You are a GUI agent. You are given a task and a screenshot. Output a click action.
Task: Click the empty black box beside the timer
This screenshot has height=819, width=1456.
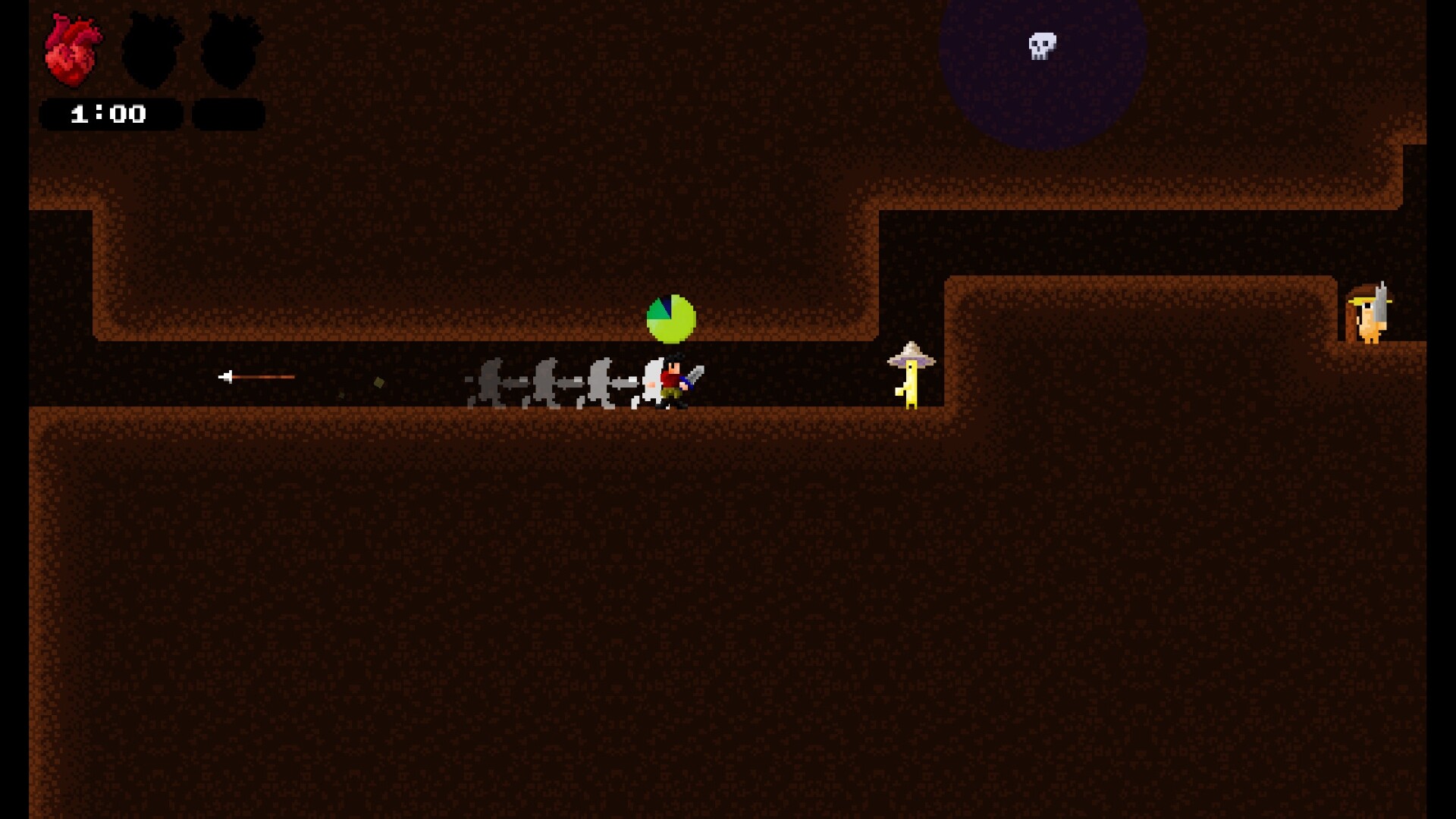pyautogui.click(x=227, y=112)
